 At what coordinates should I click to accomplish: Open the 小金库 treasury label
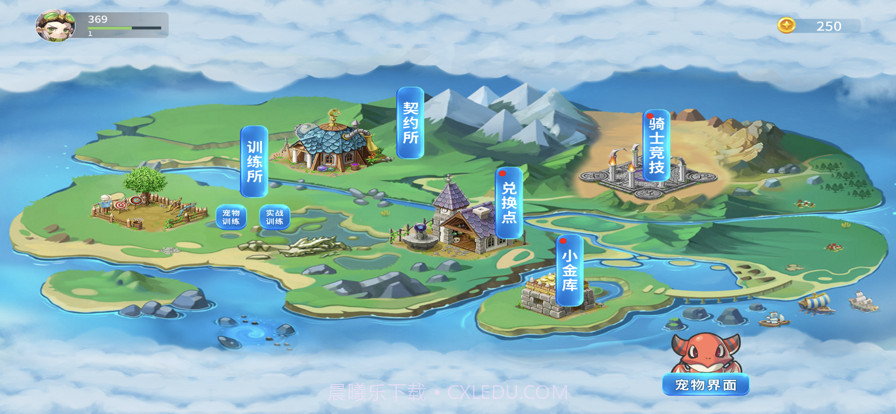pos(569,270)
